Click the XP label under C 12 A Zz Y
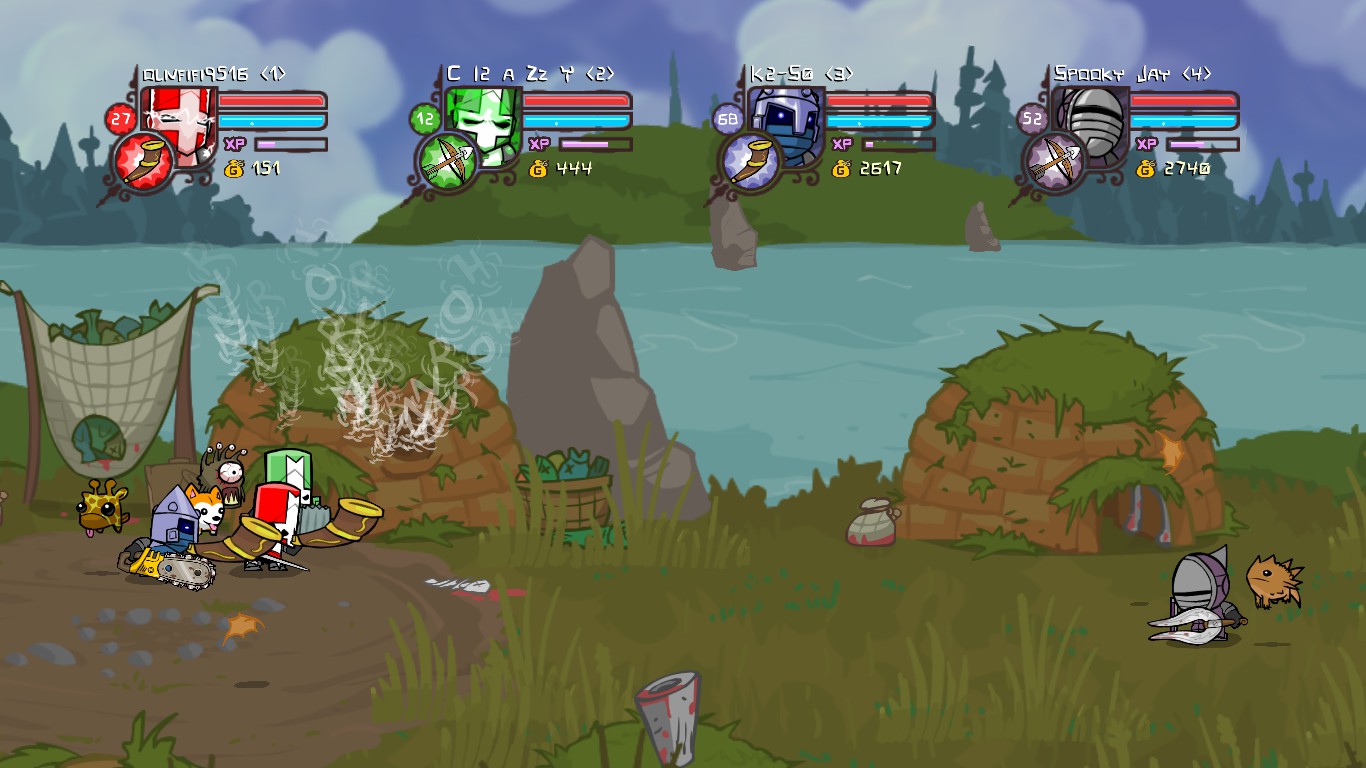Screen dimensions: 1366x768 coord(538,143)
